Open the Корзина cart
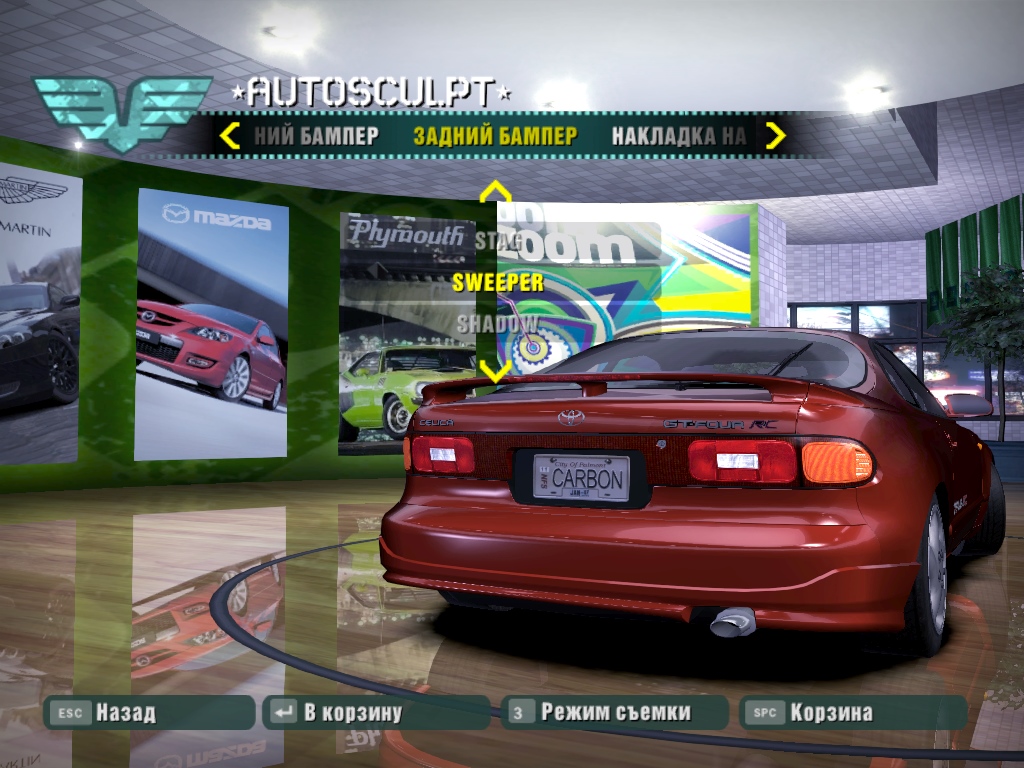Screen dimensions: 1024x768 853,713
